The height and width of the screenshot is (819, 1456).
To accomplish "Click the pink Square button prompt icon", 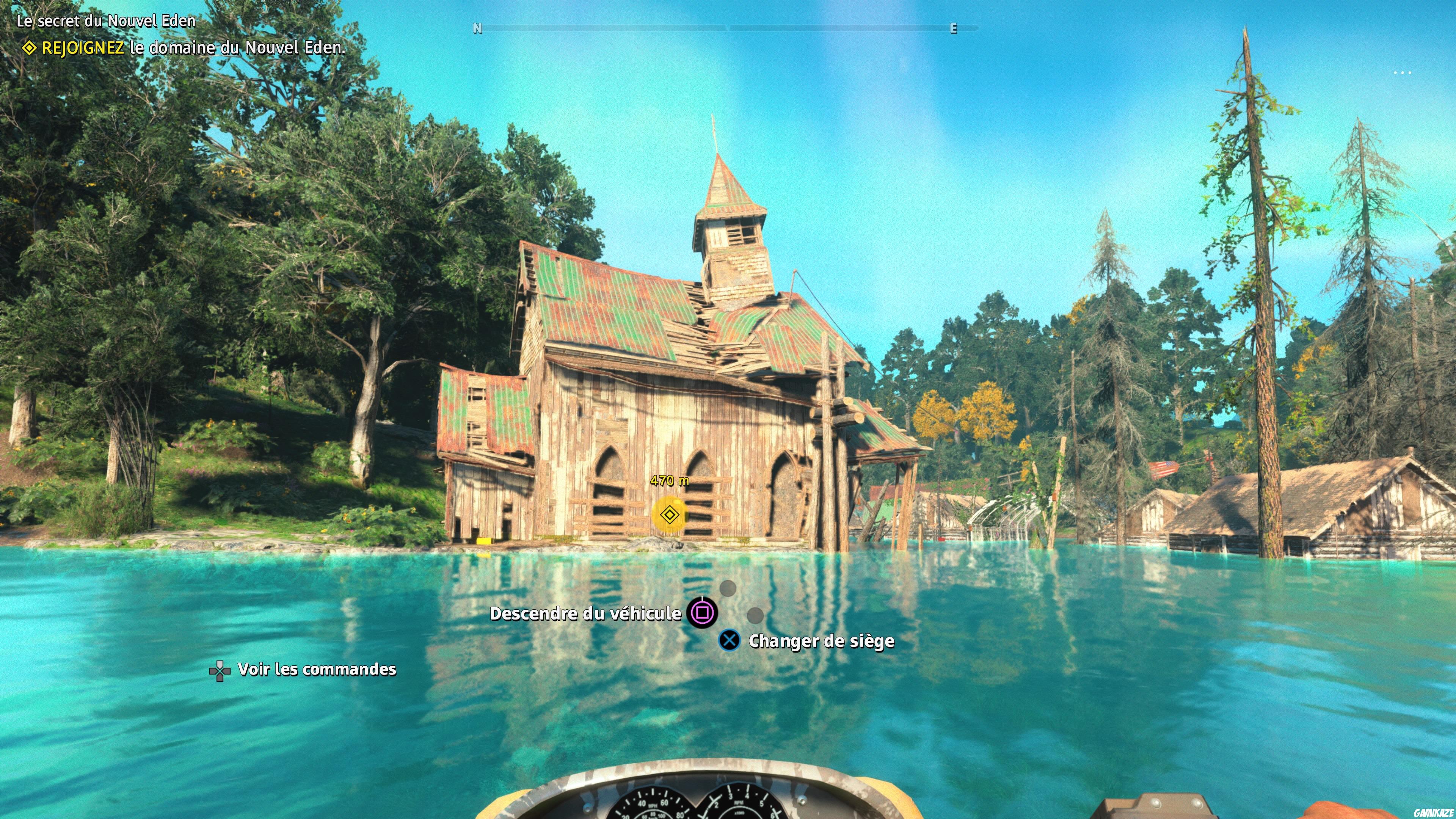I will pos(702,613).
